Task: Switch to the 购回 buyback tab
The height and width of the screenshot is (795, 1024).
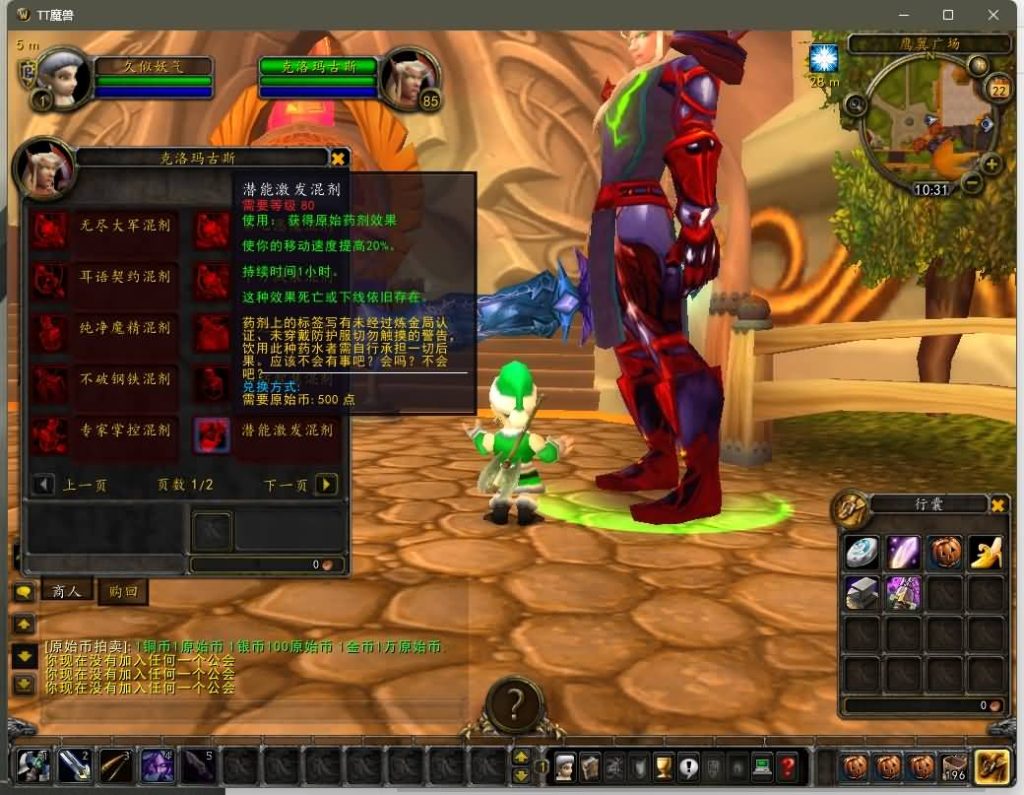Action: (x=122, y=591)
